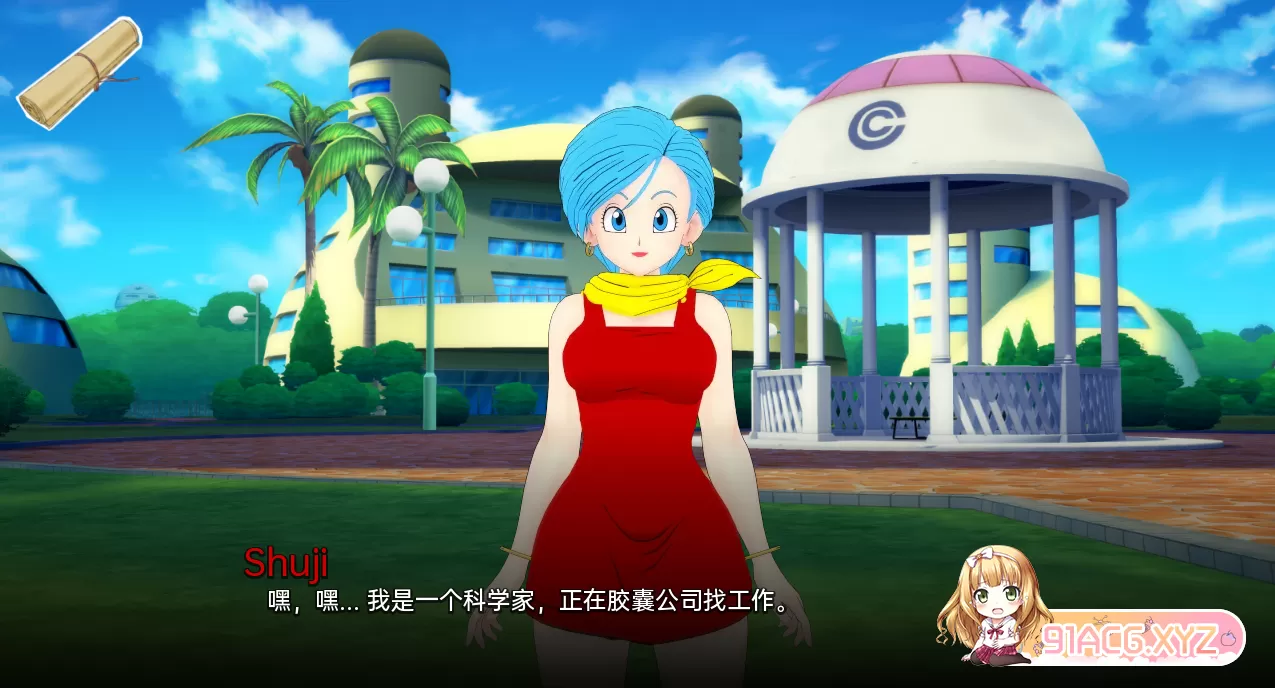The height and width of the screenshot is (688, 1275).
Task: Open the rolled paper scroll icon
Action: pos(80,72)
